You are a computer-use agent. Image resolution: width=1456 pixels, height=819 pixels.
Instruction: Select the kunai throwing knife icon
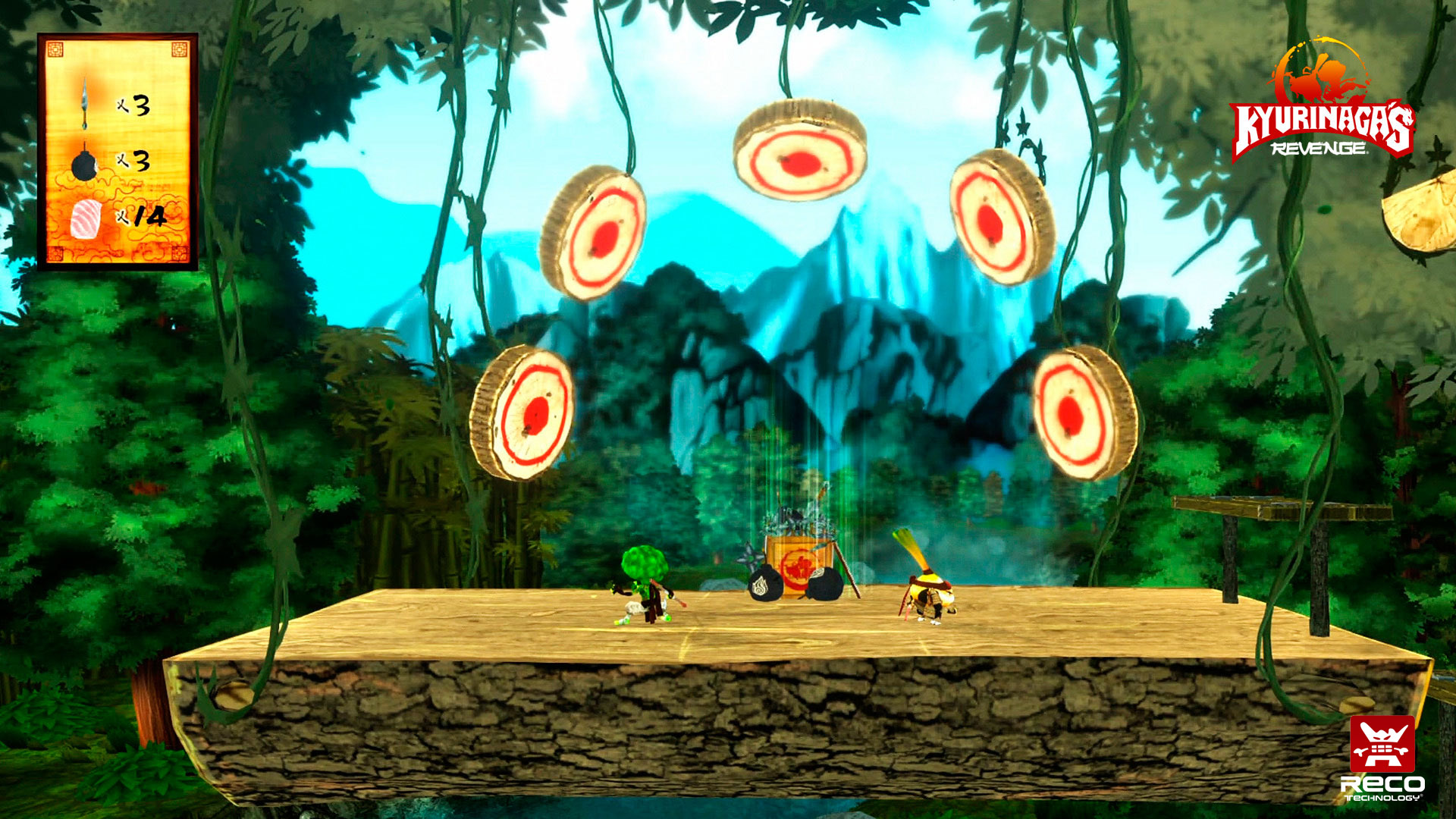86,103
